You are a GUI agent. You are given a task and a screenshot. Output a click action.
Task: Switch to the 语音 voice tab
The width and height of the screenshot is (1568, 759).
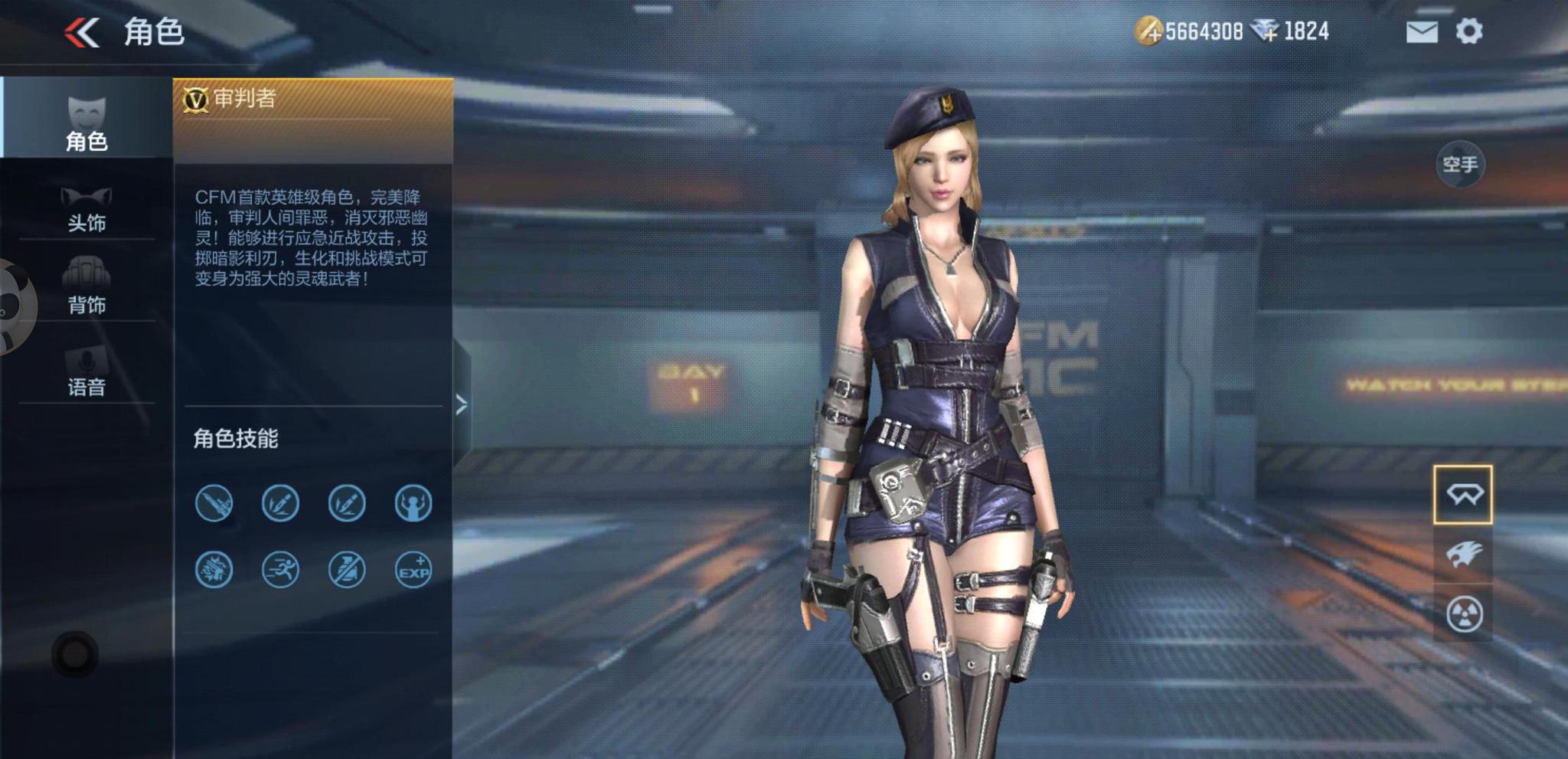pos(86,371)
